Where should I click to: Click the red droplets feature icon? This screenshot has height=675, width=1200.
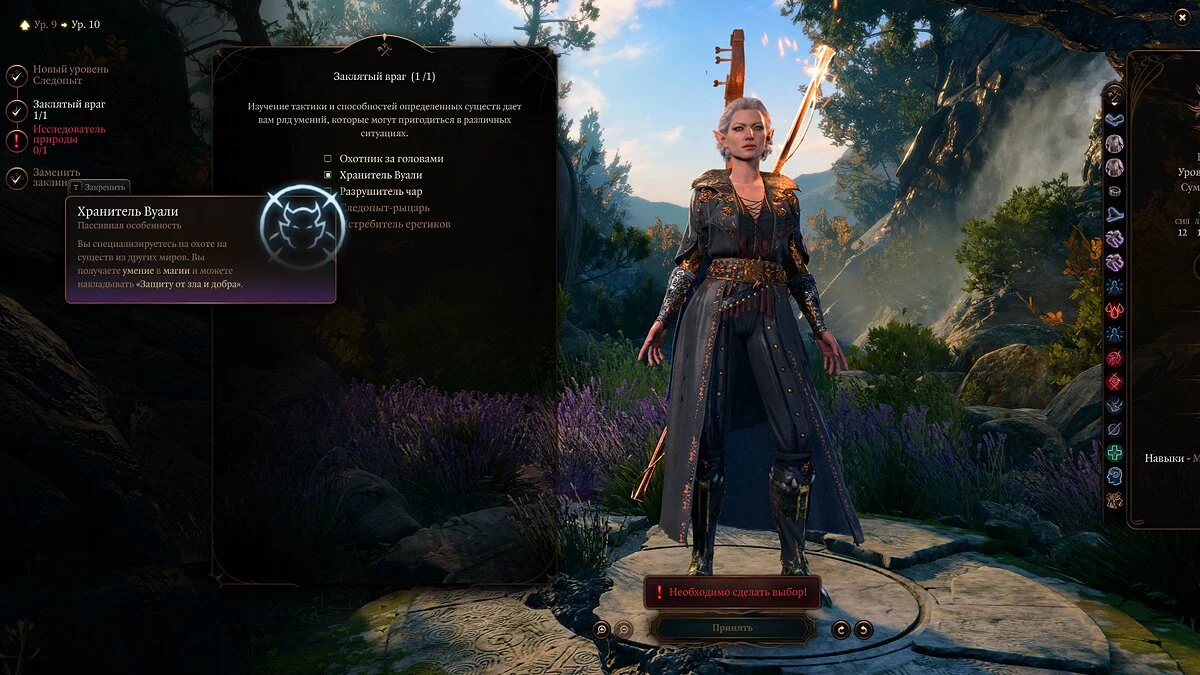click(1114, 310)
